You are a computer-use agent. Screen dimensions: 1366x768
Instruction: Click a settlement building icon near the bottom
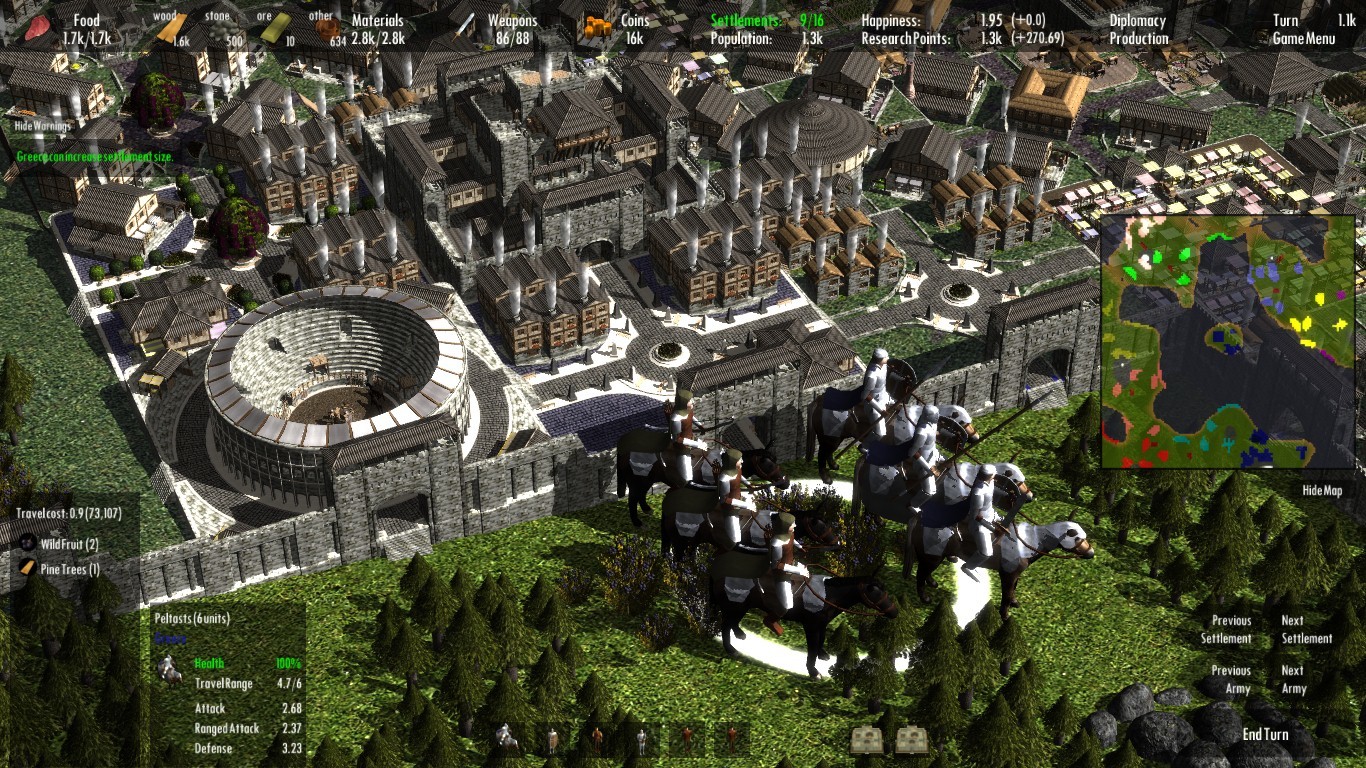(868, 739)
